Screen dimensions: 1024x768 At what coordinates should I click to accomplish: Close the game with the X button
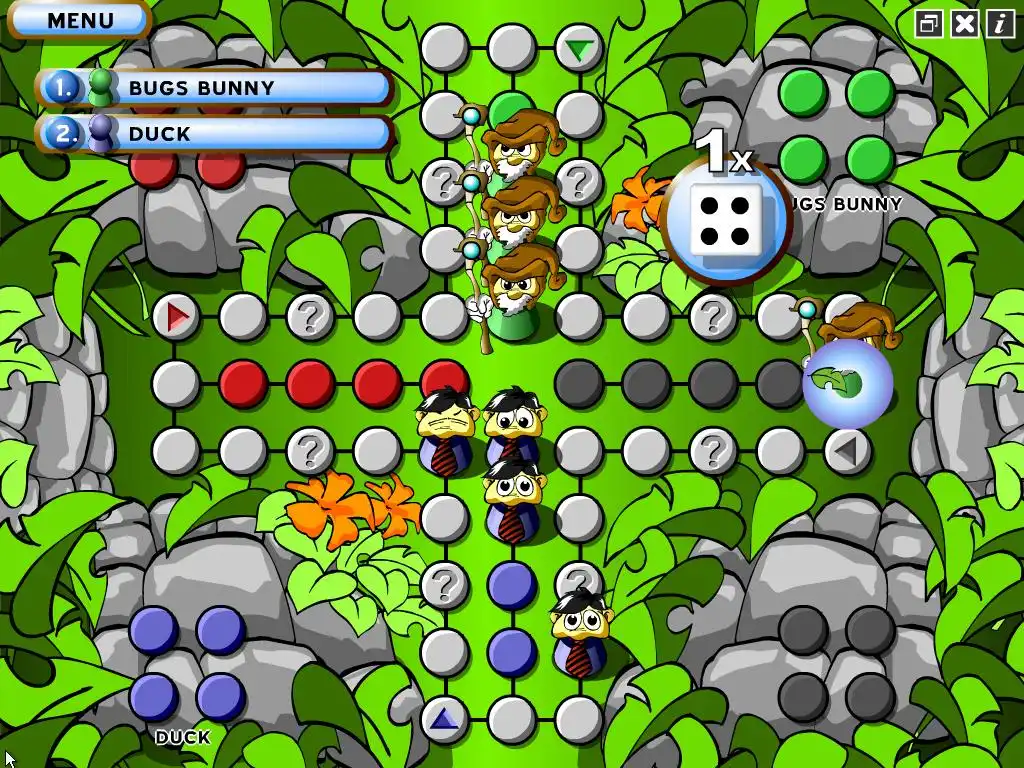click(x=964, y=24)
